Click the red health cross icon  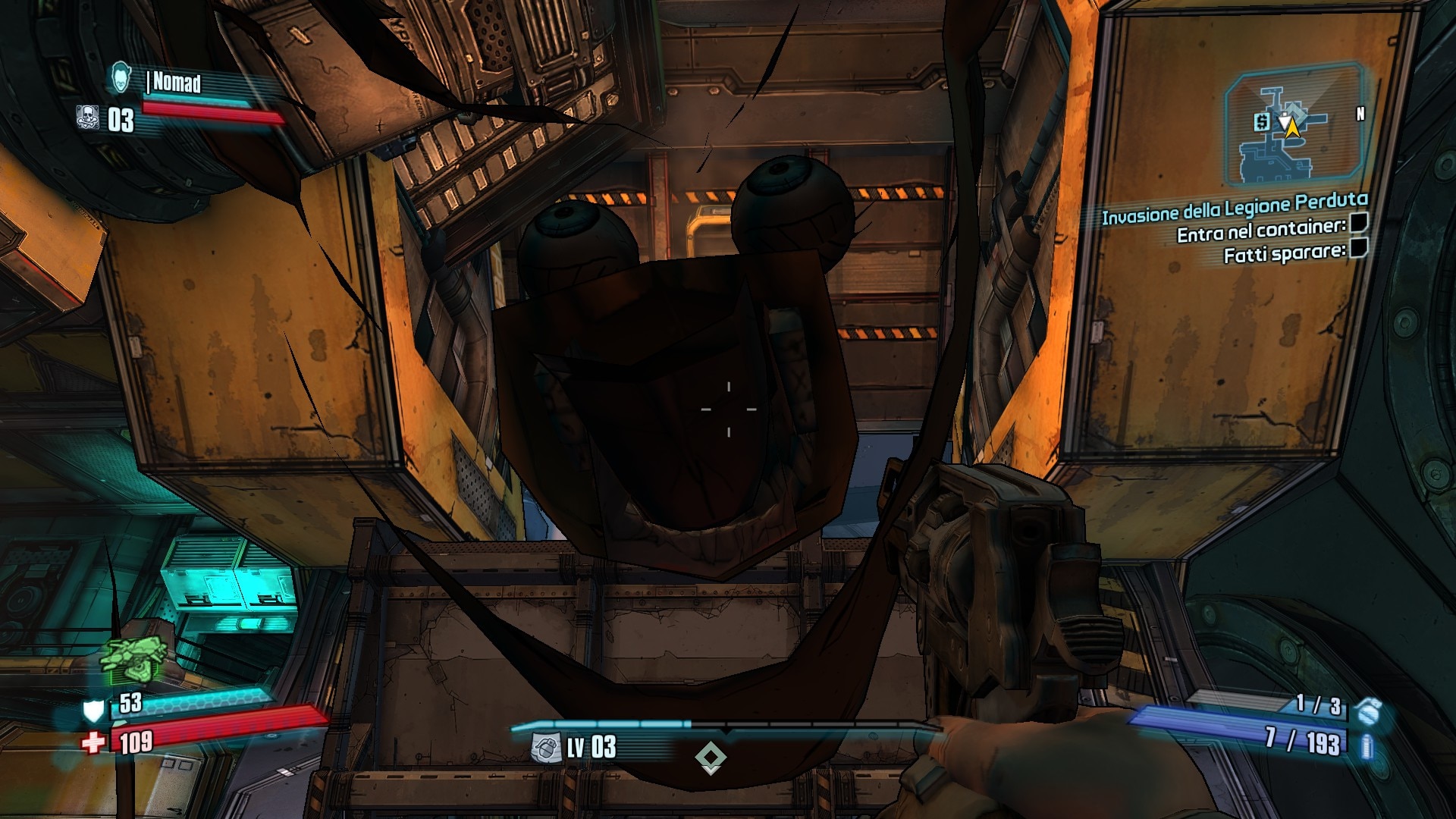[93, 742]
